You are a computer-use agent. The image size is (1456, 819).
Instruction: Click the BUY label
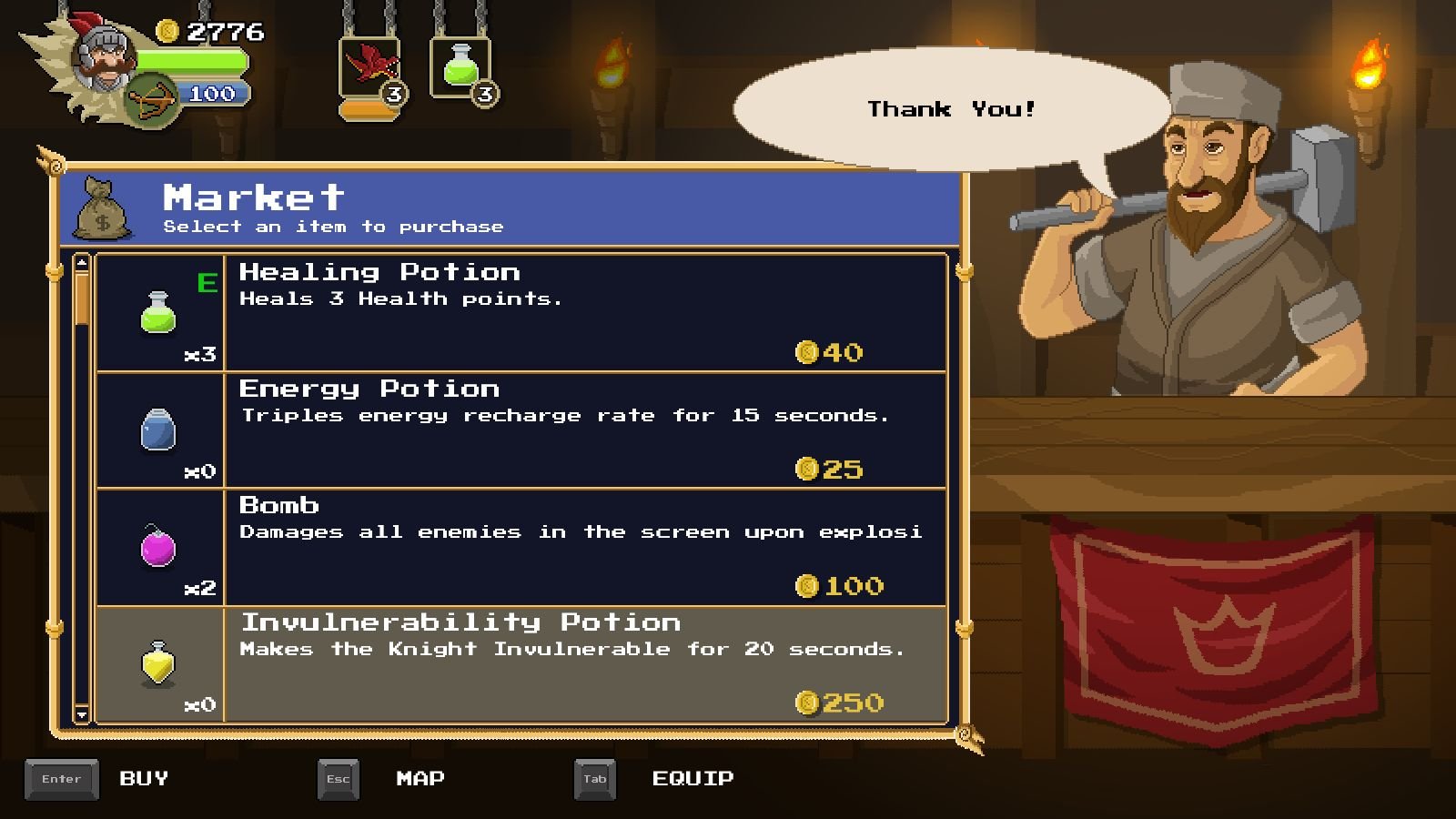point(144,779)
